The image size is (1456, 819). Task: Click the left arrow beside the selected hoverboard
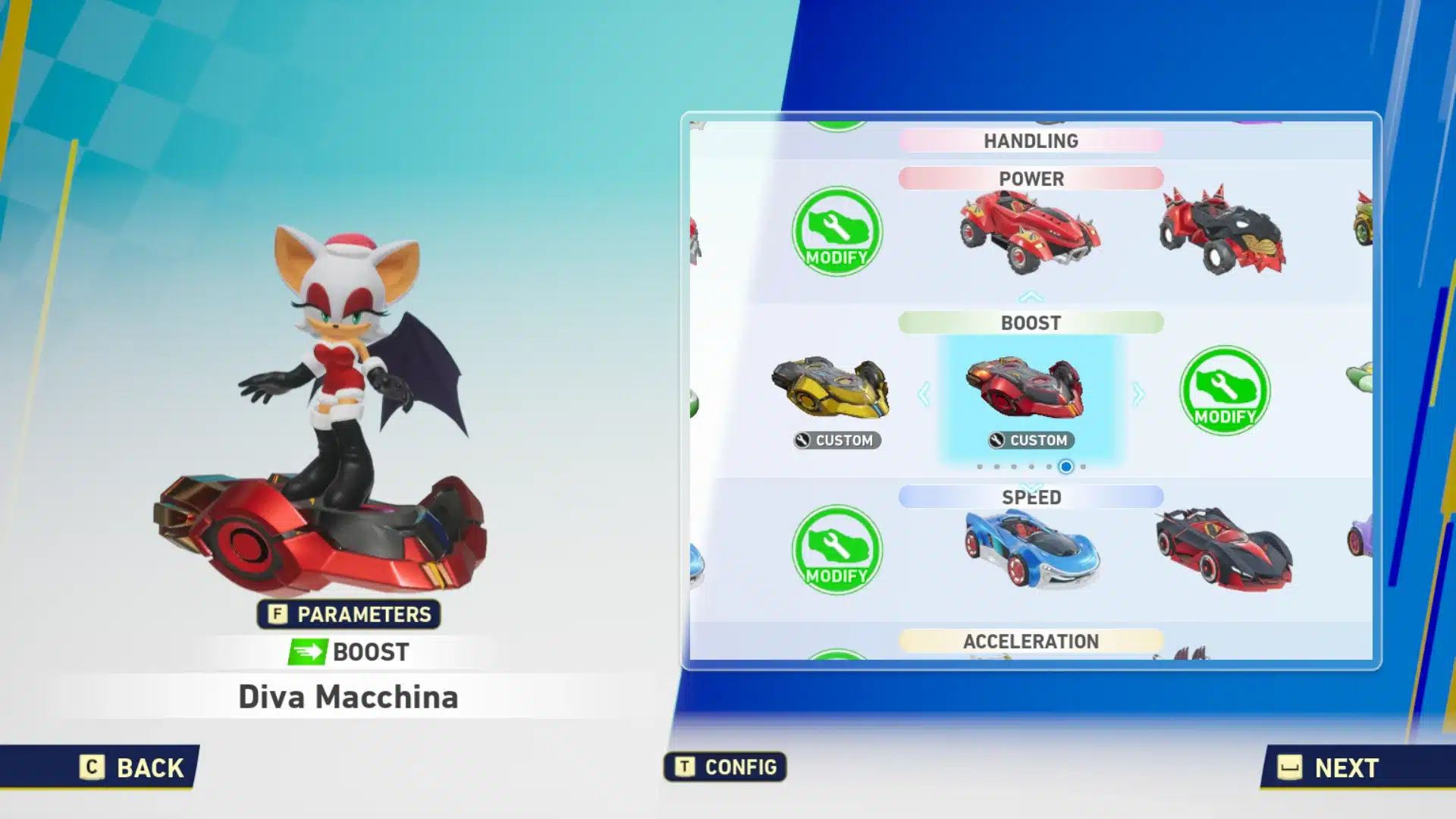click(924, 394)
